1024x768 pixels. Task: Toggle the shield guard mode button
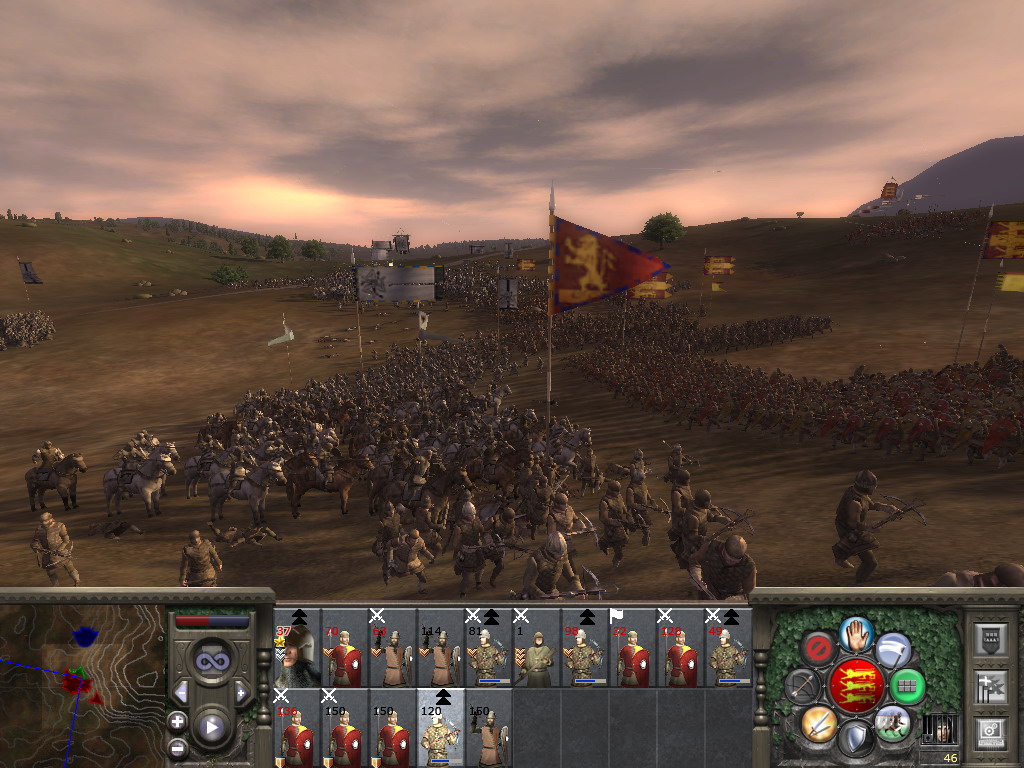[x=856, y=739]
